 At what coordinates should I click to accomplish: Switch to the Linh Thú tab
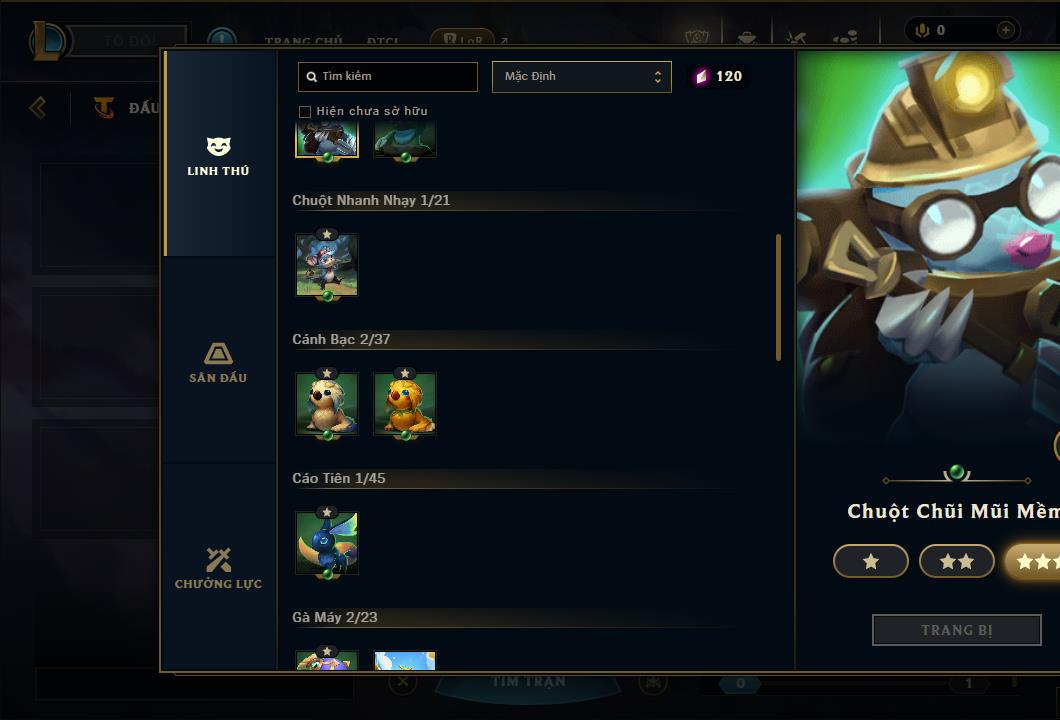click(x=218, y=156)
